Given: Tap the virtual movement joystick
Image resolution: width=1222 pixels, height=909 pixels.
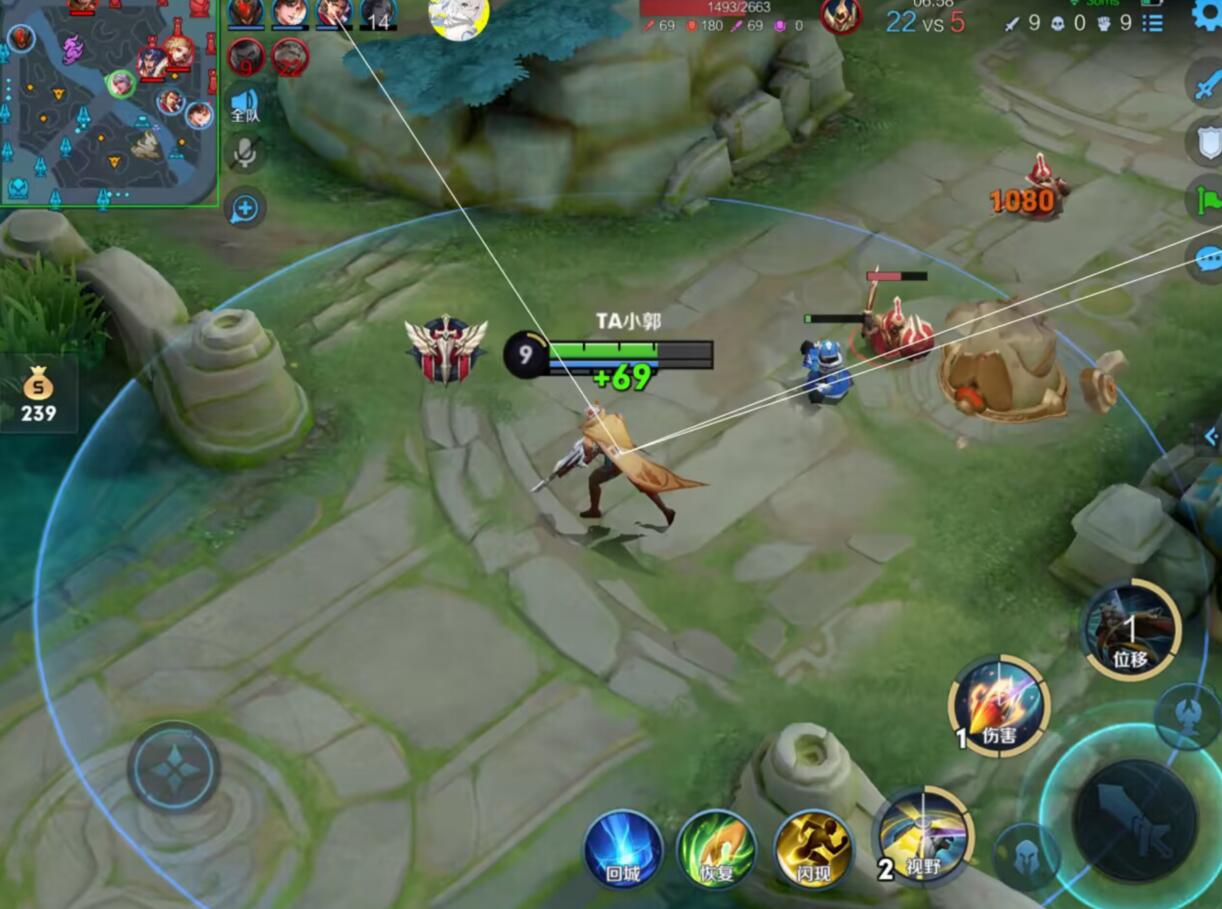Looking at the screenshot, I should coord(173,768).
